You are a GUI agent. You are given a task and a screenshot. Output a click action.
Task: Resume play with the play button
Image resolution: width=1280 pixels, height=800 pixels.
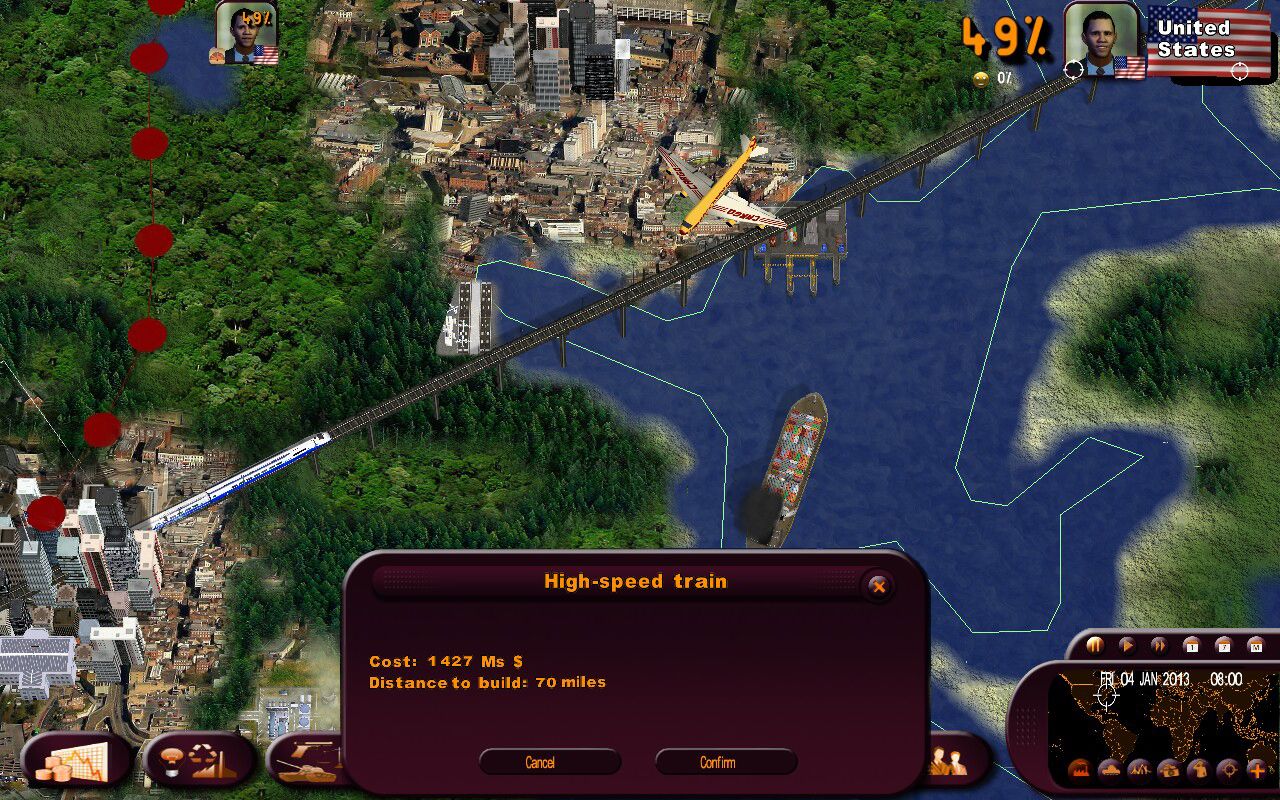coord(1127,645)
